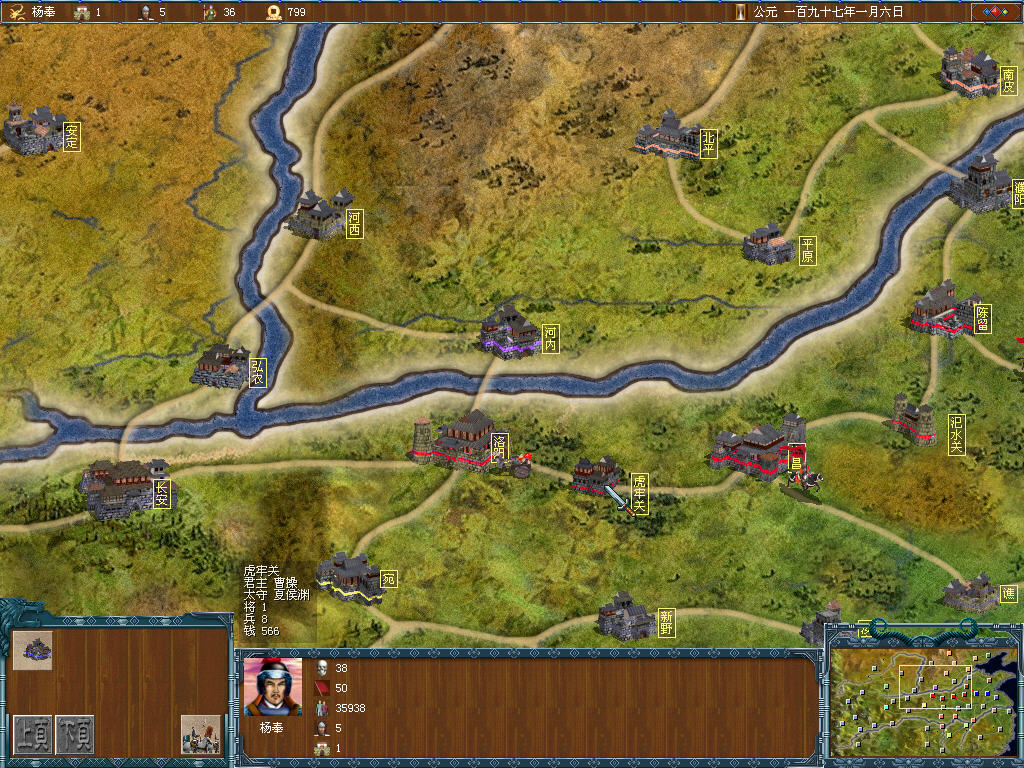Go to next page with 下頁
Image resolution: width=1024 pixels, height=768 pixels.
[x=74, y=734]
